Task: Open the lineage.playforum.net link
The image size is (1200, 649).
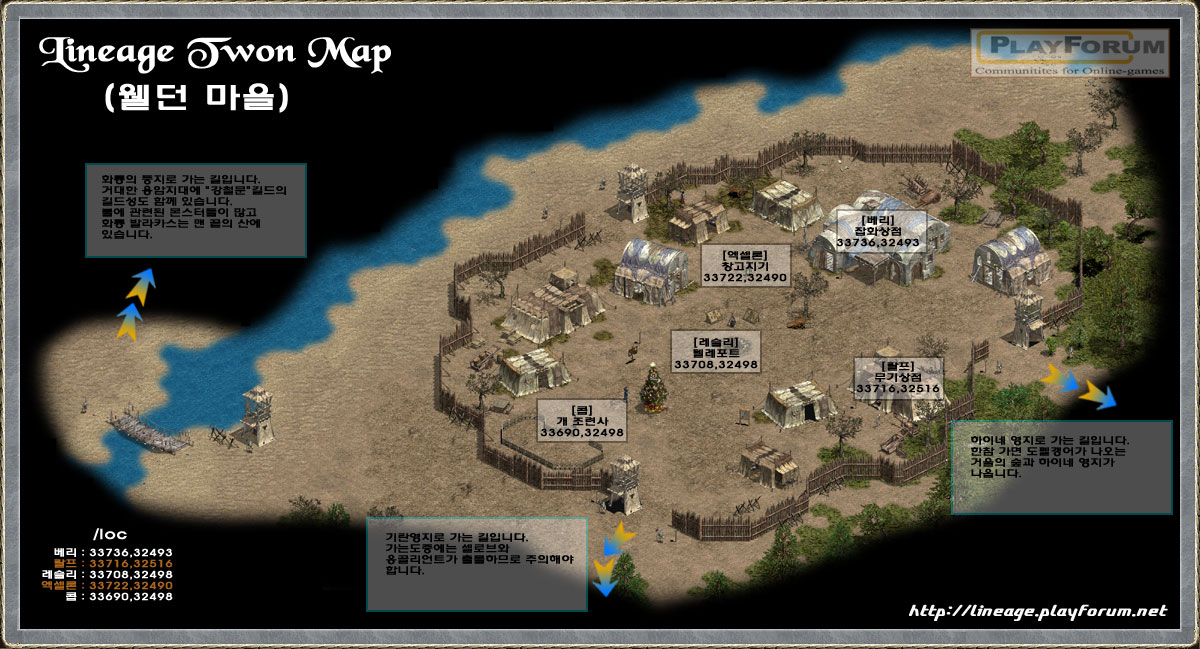Action: click(x=1037, y=611)
